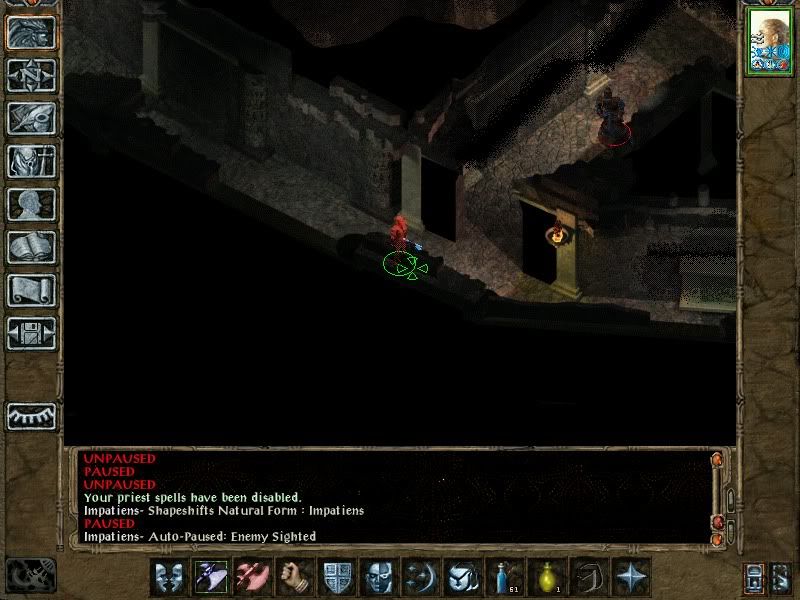Viewport: 800px width, 600px height.
Task: Open the priest scroll button
Action: [x=31, y=290]
